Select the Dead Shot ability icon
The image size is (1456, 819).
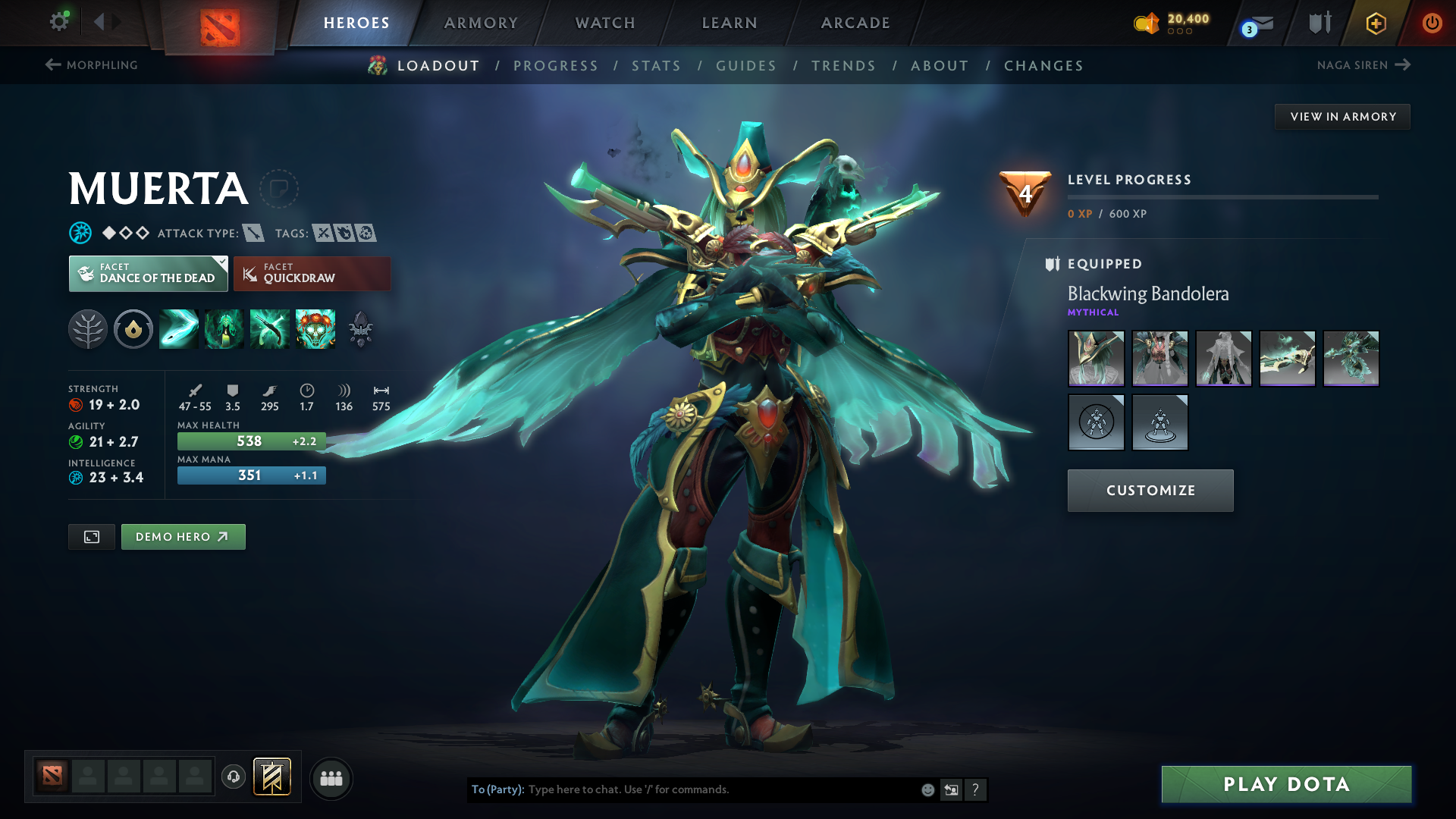(x=179, y=329)
